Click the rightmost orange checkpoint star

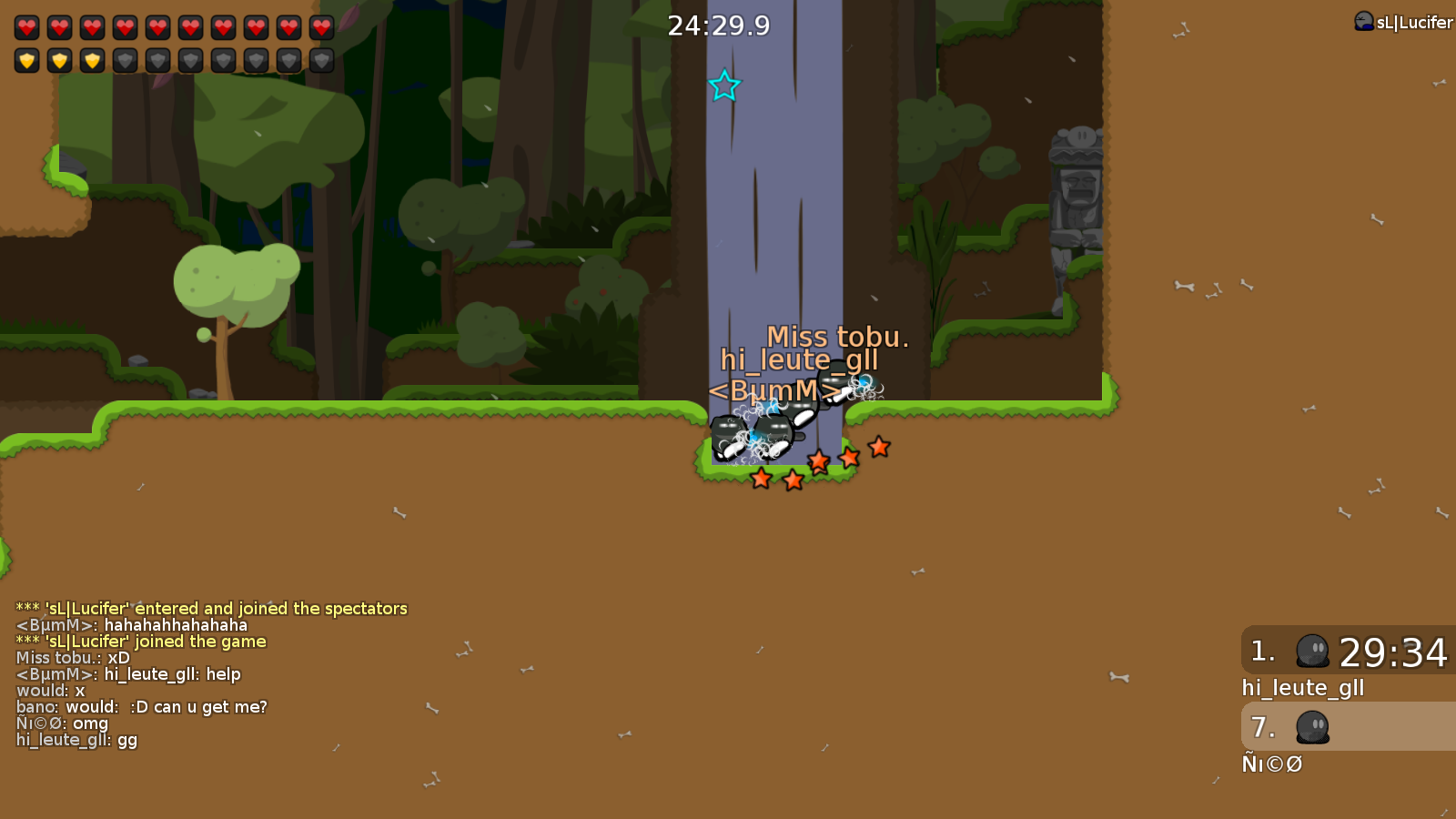[877, 448]
